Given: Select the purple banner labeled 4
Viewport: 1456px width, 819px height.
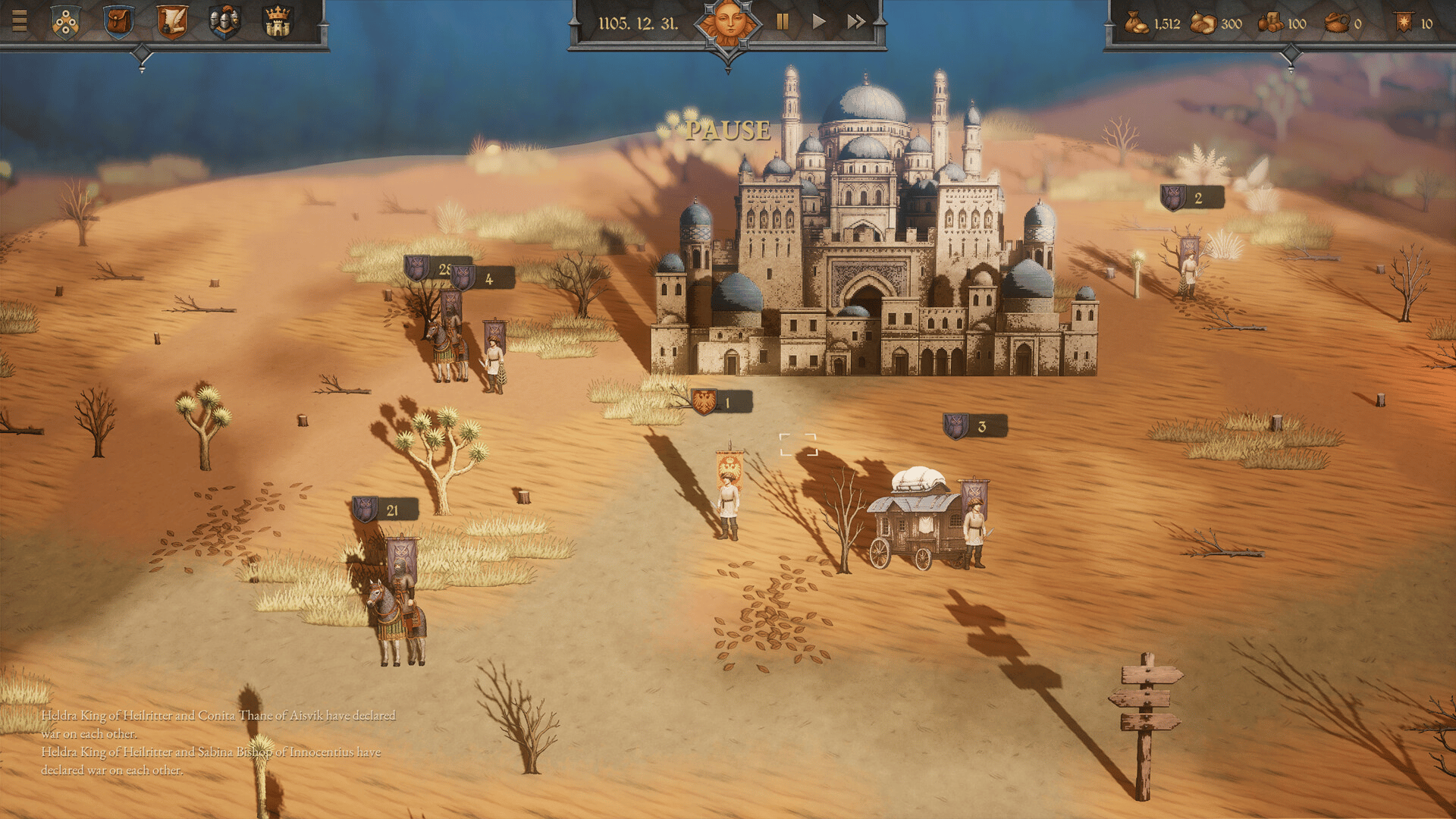Looking at the screenshot, I should (483, 279).
